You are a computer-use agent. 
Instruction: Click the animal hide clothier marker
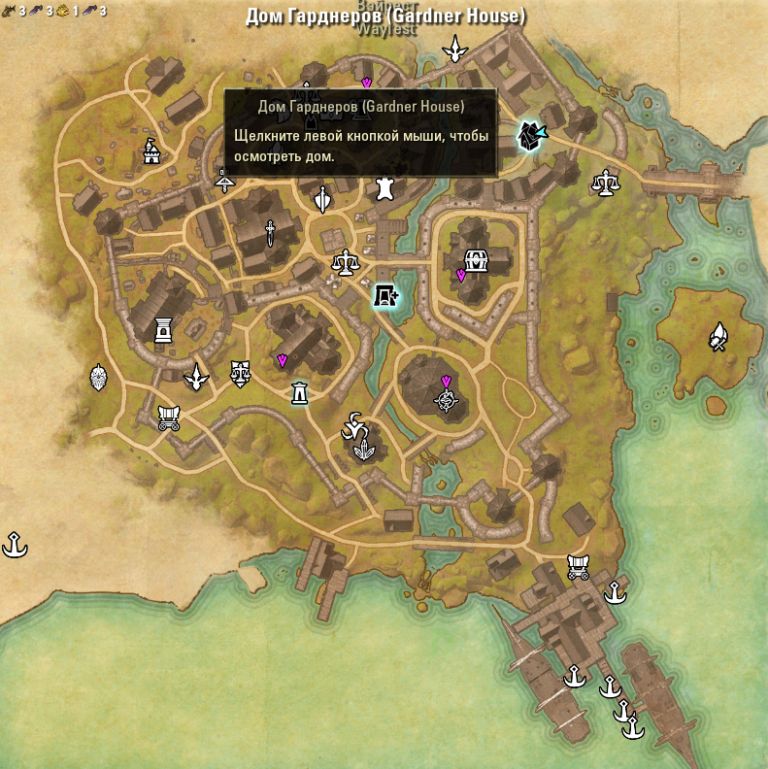click(x=383, y=189)
